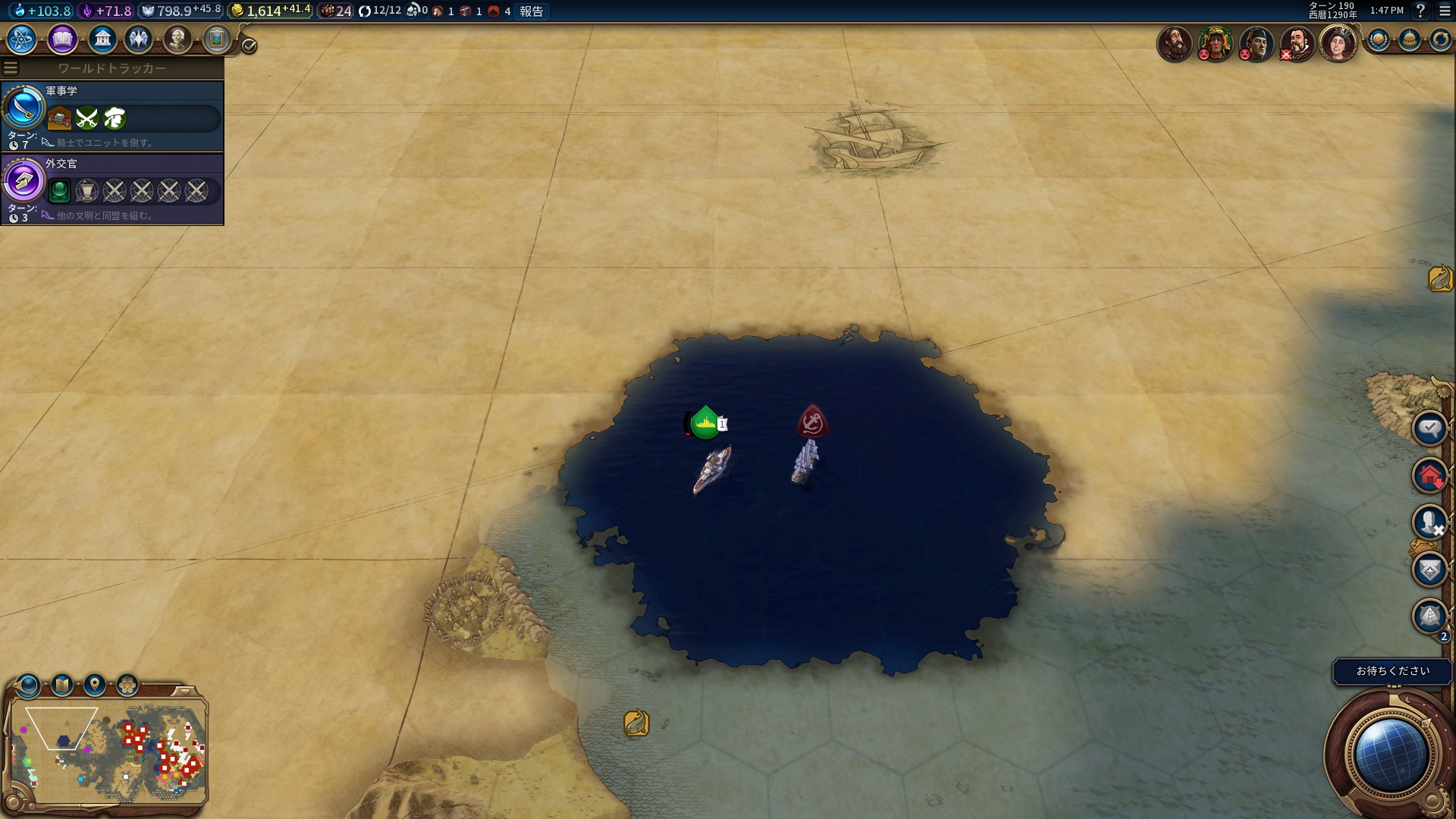
Task: Open the religion winged icon
Action: point(139,39)
